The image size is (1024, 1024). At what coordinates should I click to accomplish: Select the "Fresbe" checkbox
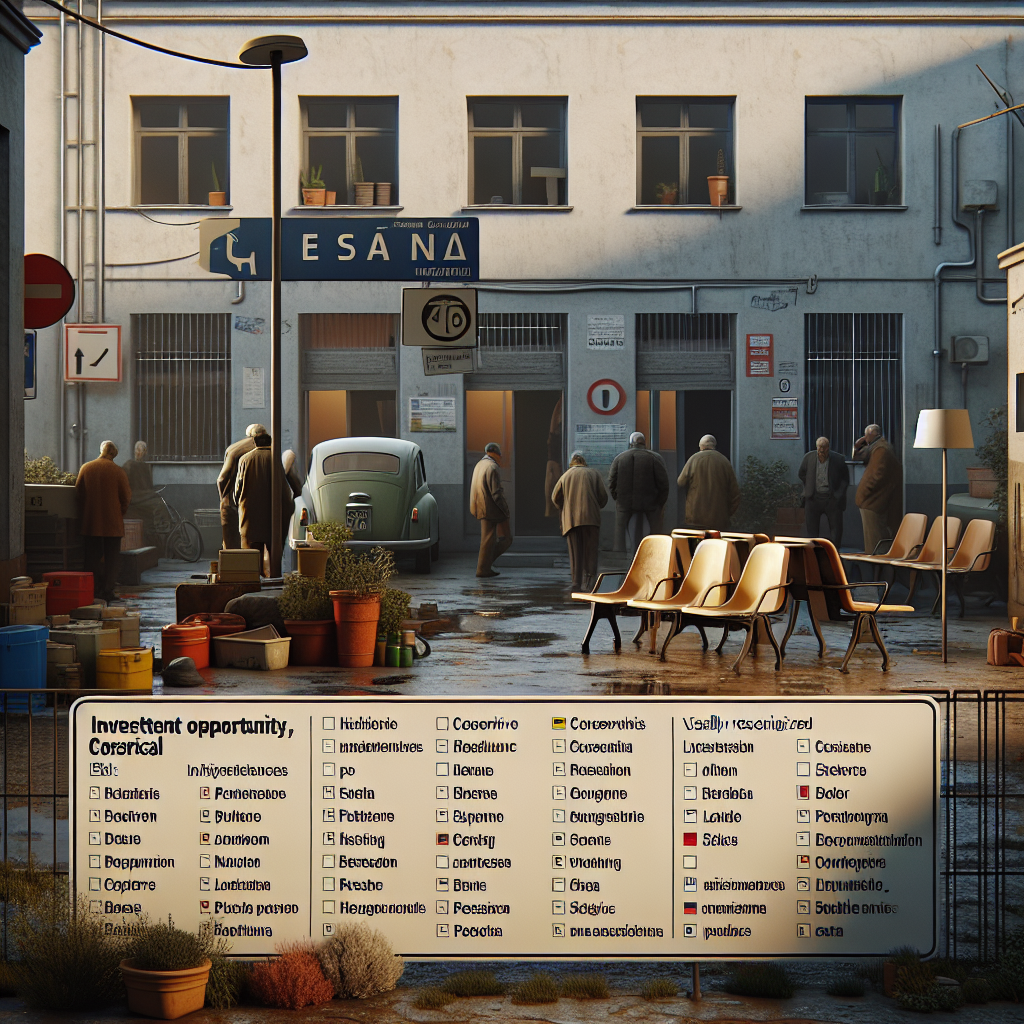[x=329, y=885]
